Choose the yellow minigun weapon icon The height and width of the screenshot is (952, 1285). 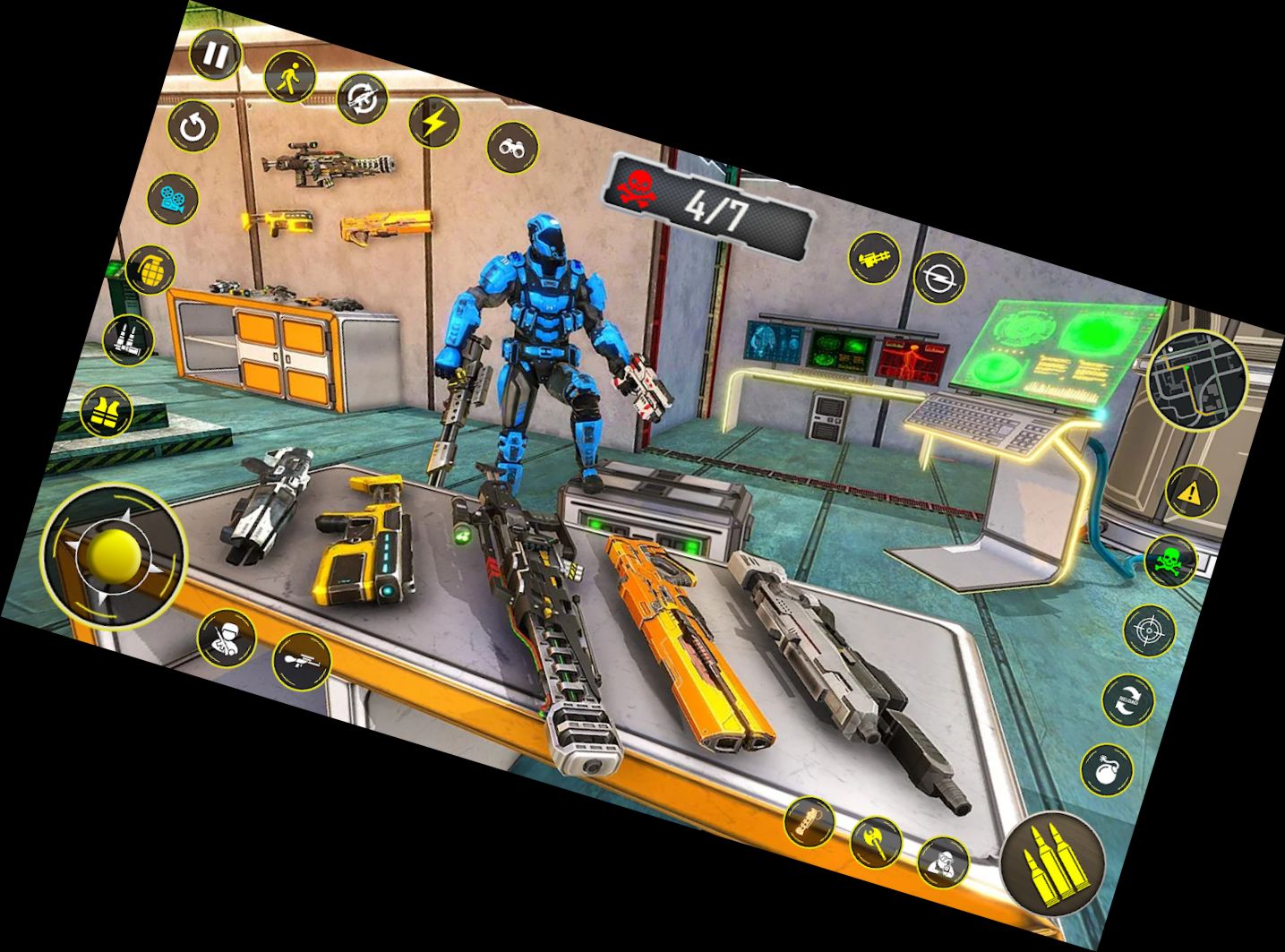pos(873,258)
